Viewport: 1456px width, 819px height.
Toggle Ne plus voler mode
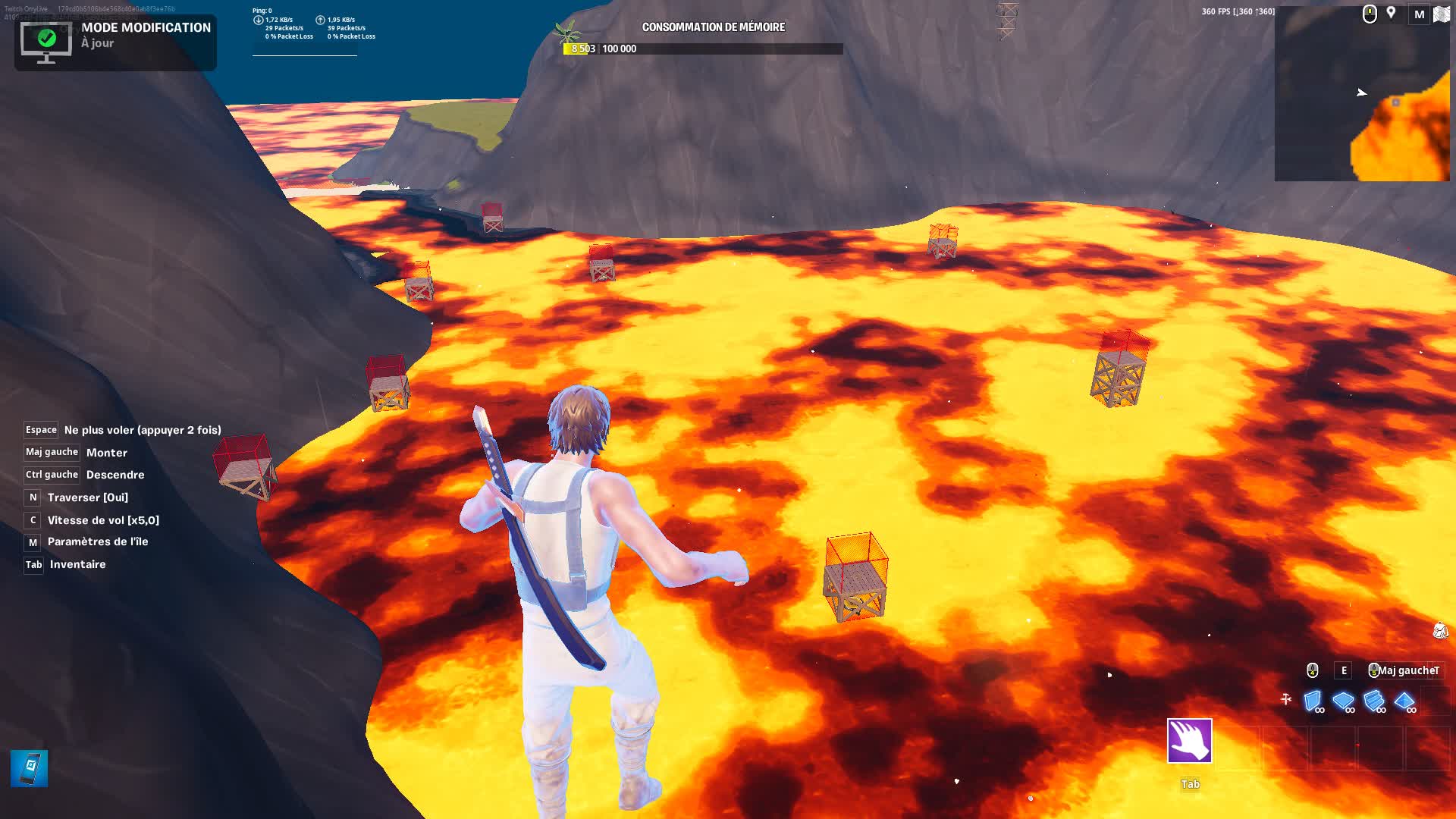[x=42, y=429]
